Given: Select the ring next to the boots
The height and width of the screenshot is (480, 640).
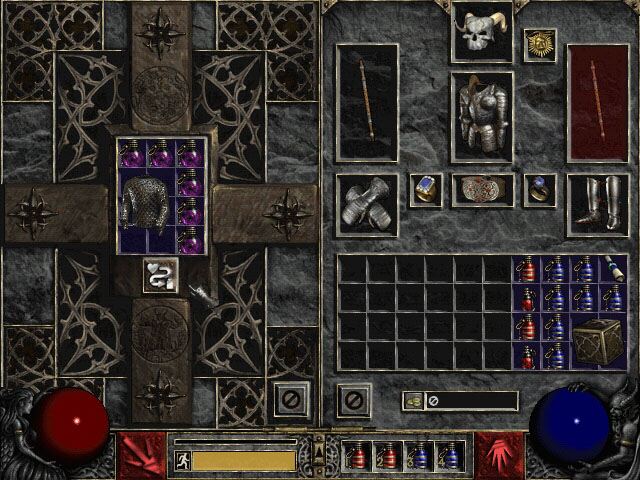Looking at the screenshot, I should [x=540, y=190].
